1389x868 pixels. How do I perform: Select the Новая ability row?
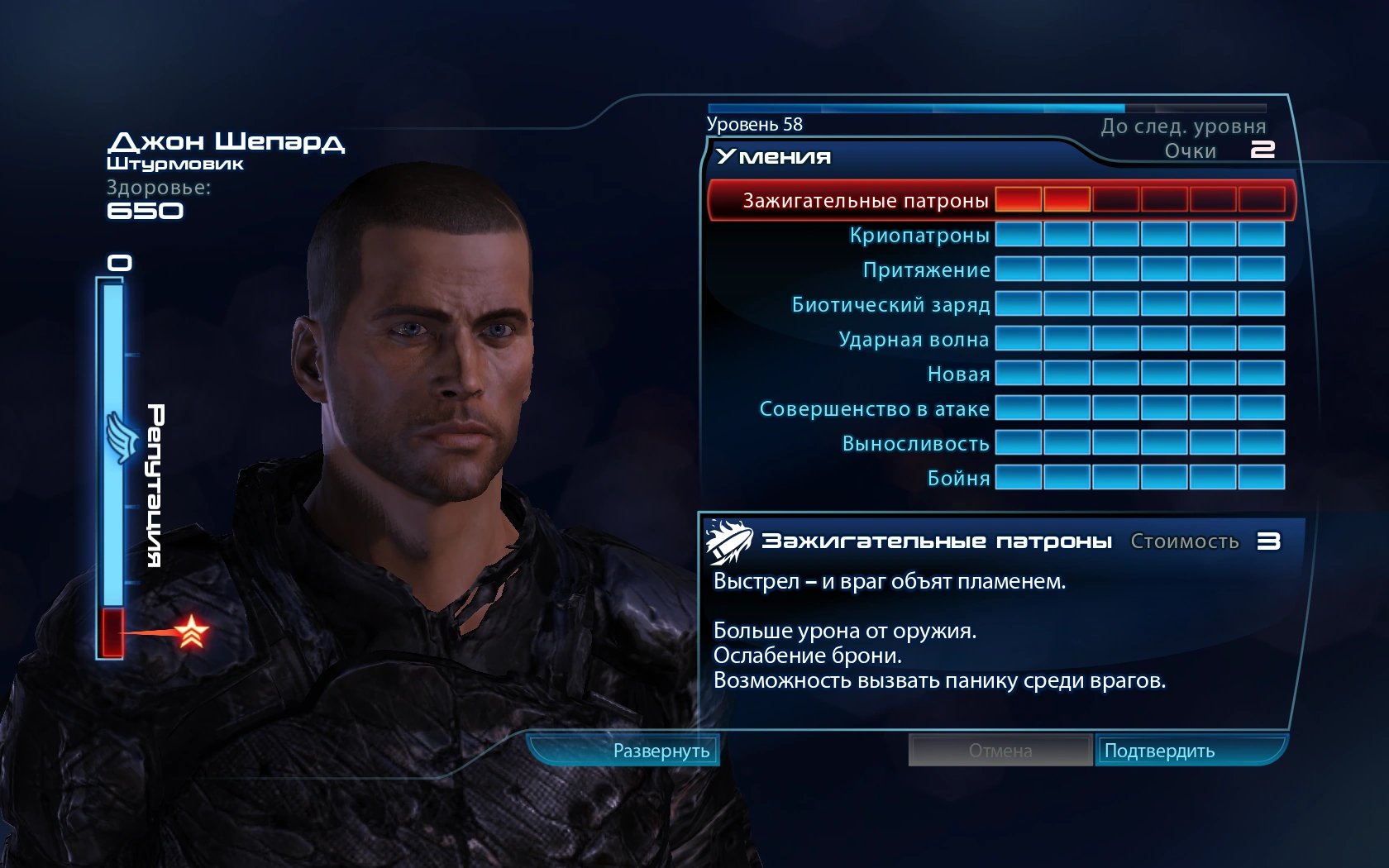pyautogui.click(x=958, y=374)
